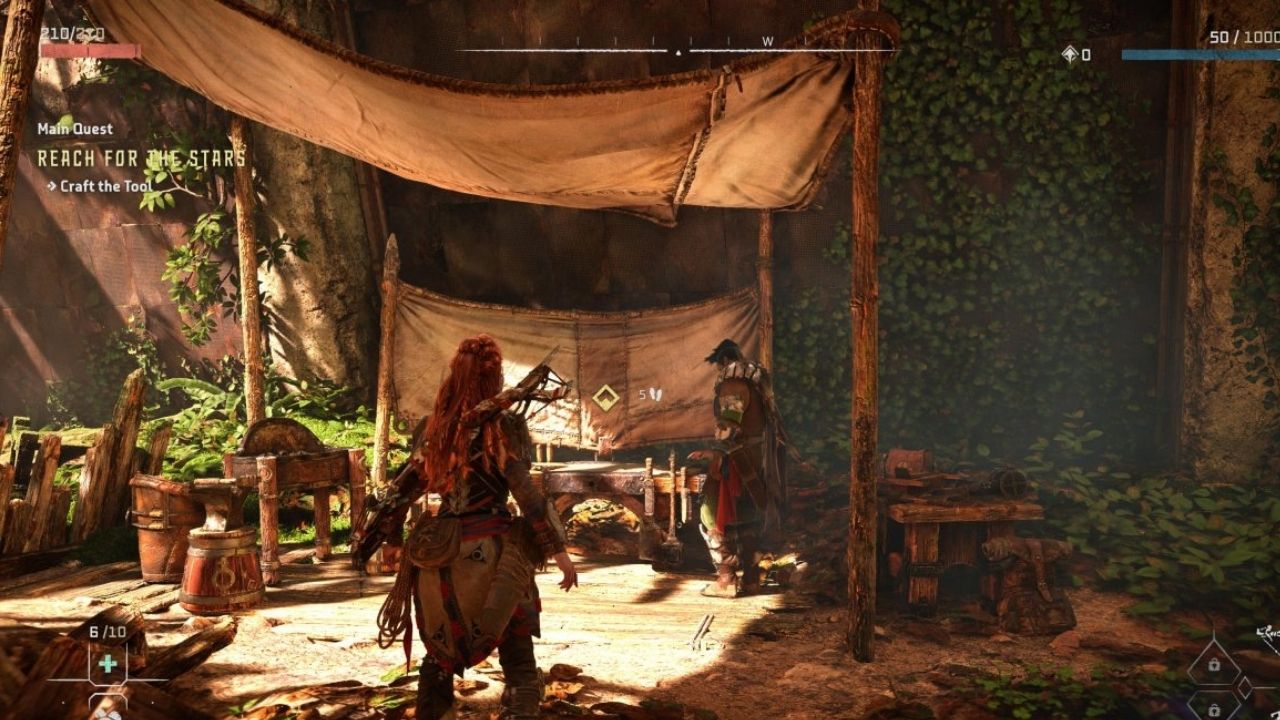1280x720 pixels.
Task: Toggle the potion pouch selector frame
Action: point(108,663)
